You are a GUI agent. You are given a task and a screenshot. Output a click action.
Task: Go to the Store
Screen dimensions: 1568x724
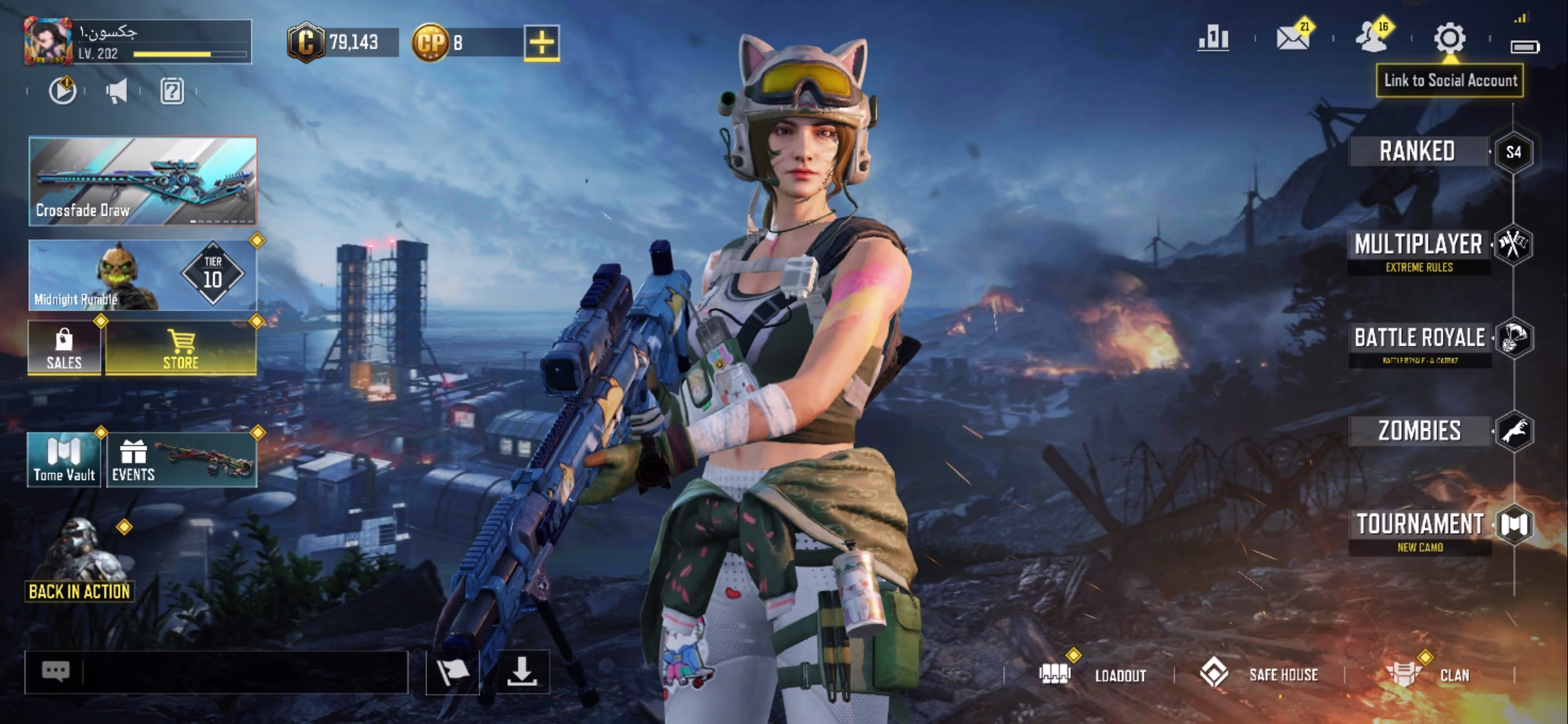tap(181, 348)
